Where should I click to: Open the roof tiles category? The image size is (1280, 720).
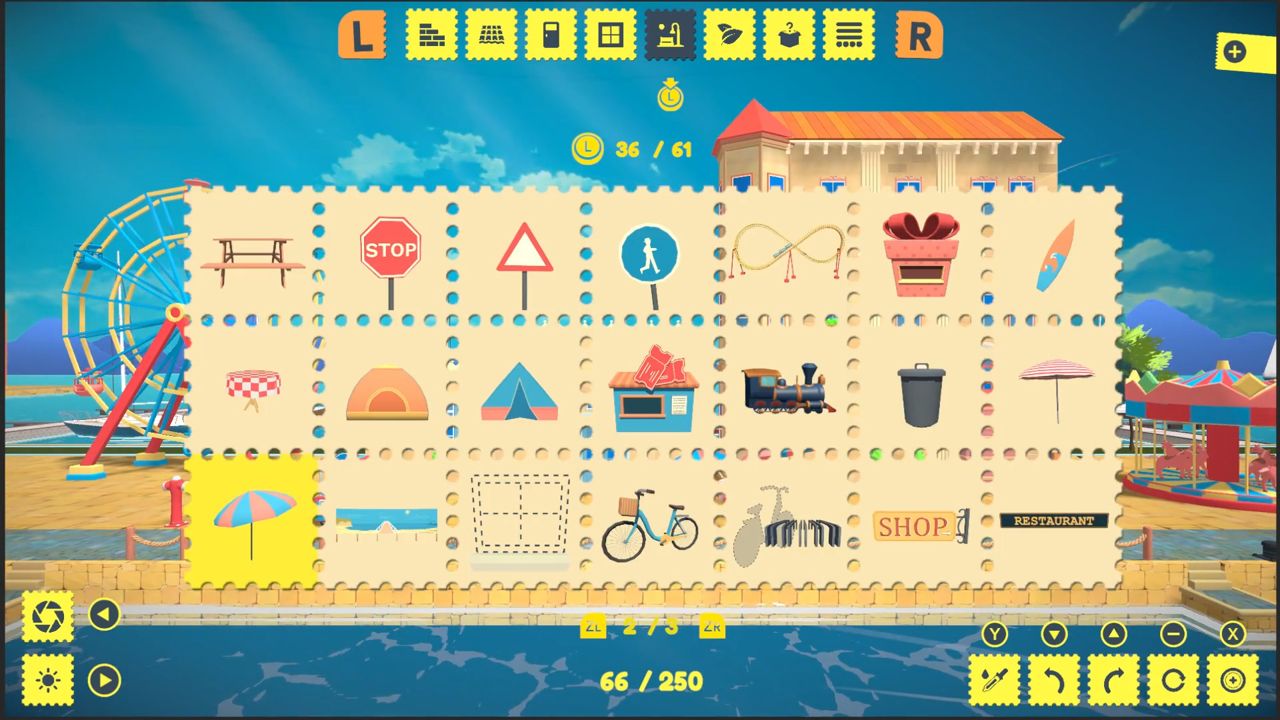click(491, 34)
